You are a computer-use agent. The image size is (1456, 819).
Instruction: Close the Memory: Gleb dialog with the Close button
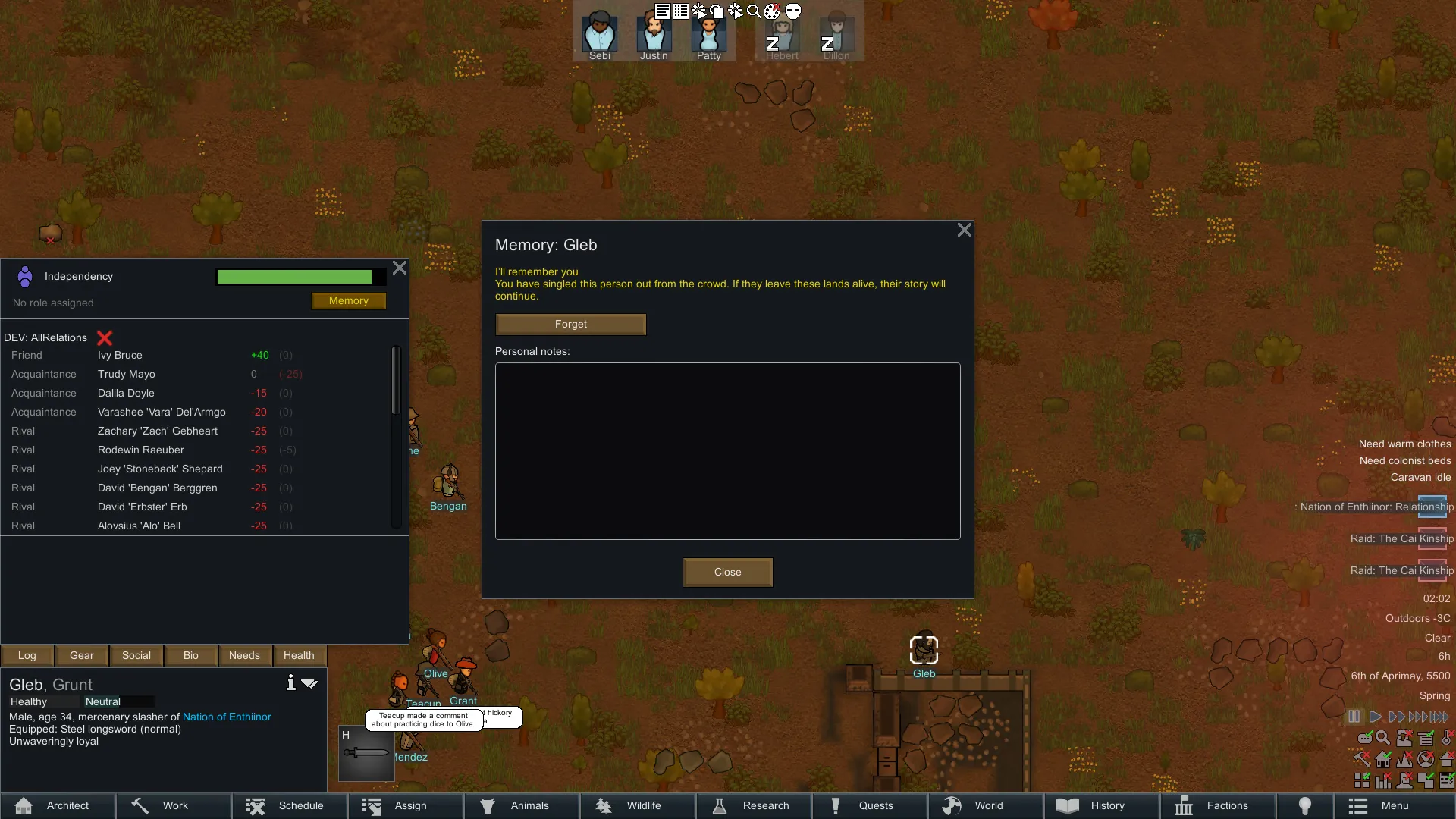click(727, 573)
